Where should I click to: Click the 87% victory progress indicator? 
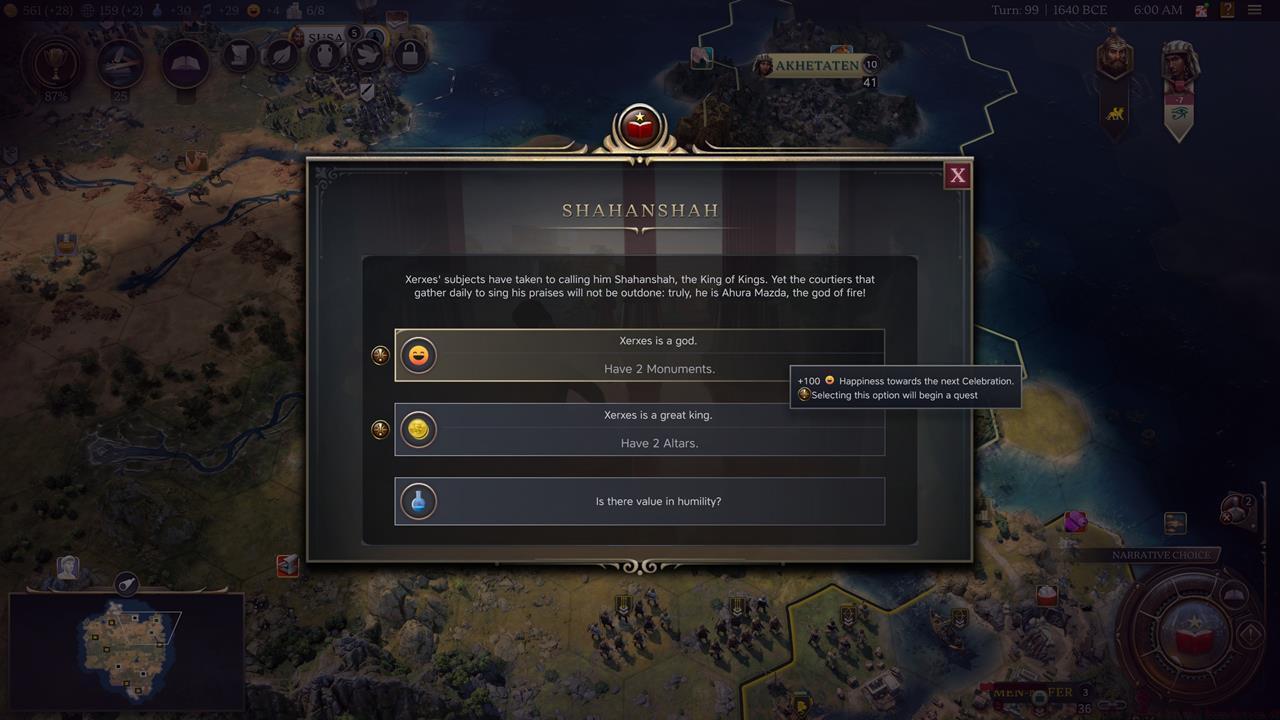click(54, 65)
